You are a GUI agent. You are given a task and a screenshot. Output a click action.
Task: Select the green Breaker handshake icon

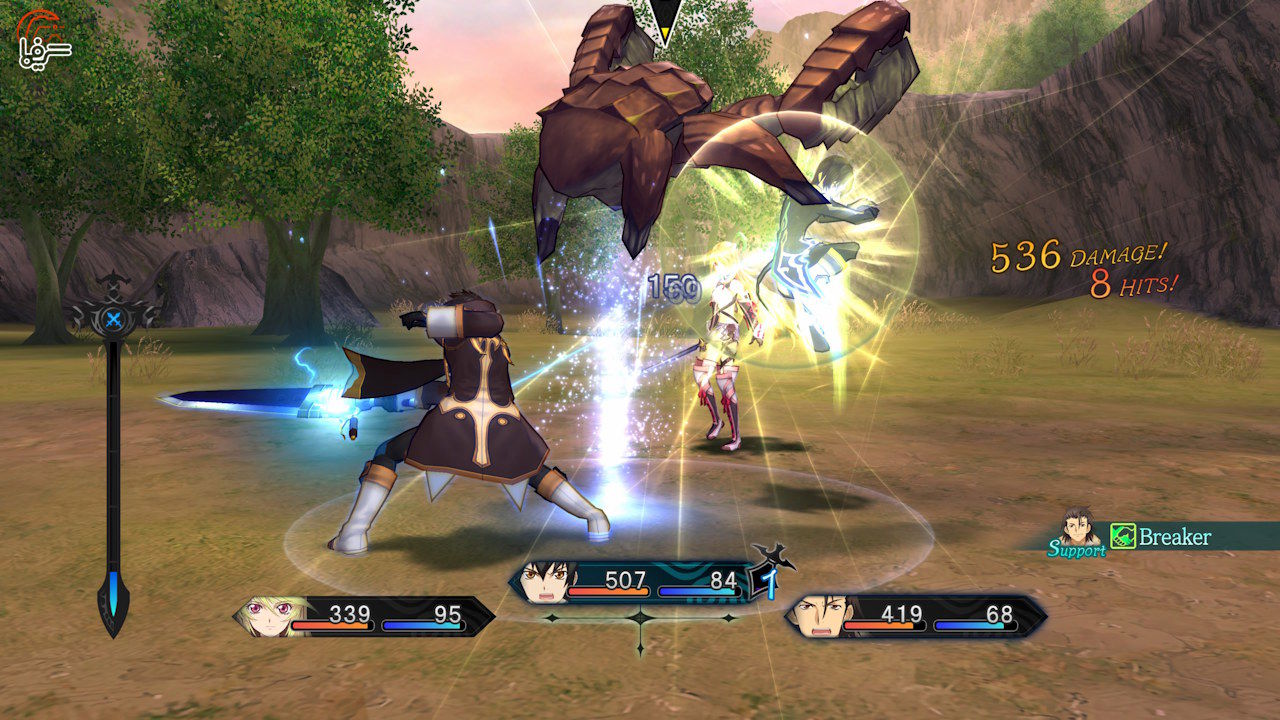1125,536
